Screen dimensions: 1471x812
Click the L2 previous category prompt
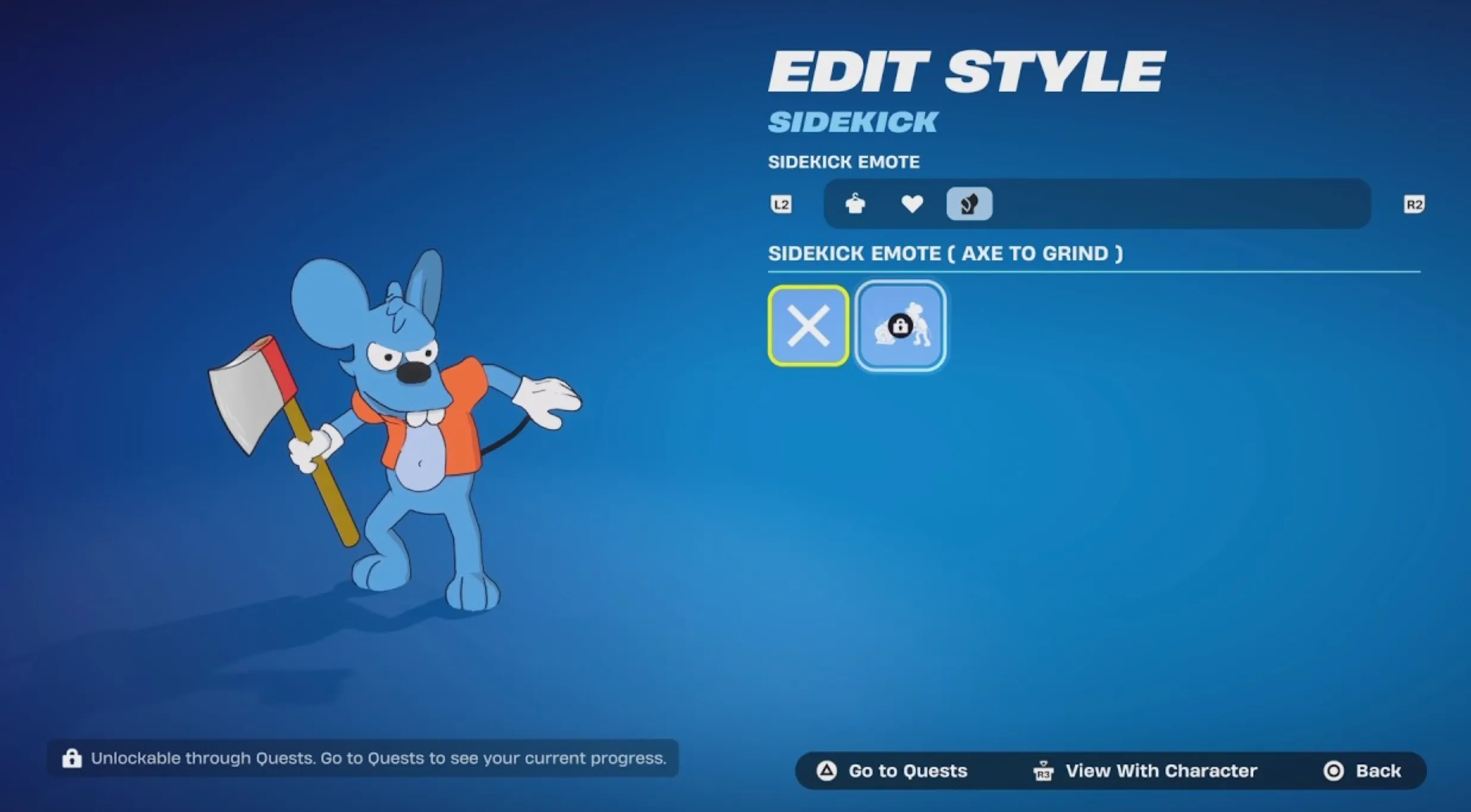[782, 204]
